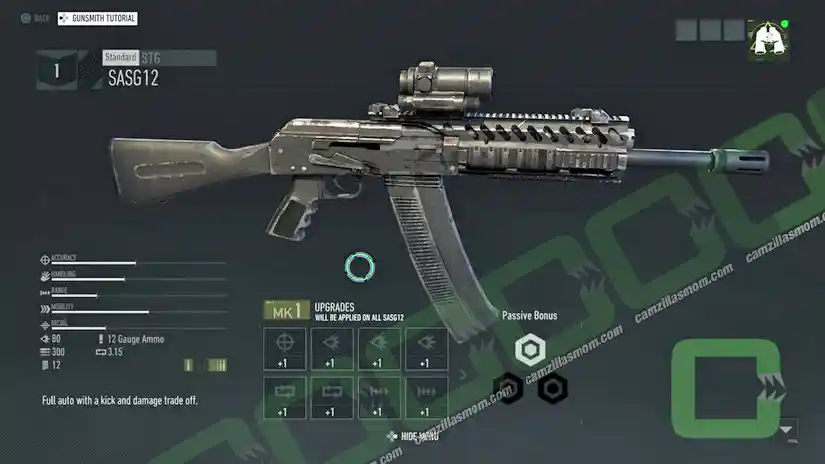The height and width of the screenshot is (464, 825).
Task: Select weapon slot number 1
Action: [57, 71]
